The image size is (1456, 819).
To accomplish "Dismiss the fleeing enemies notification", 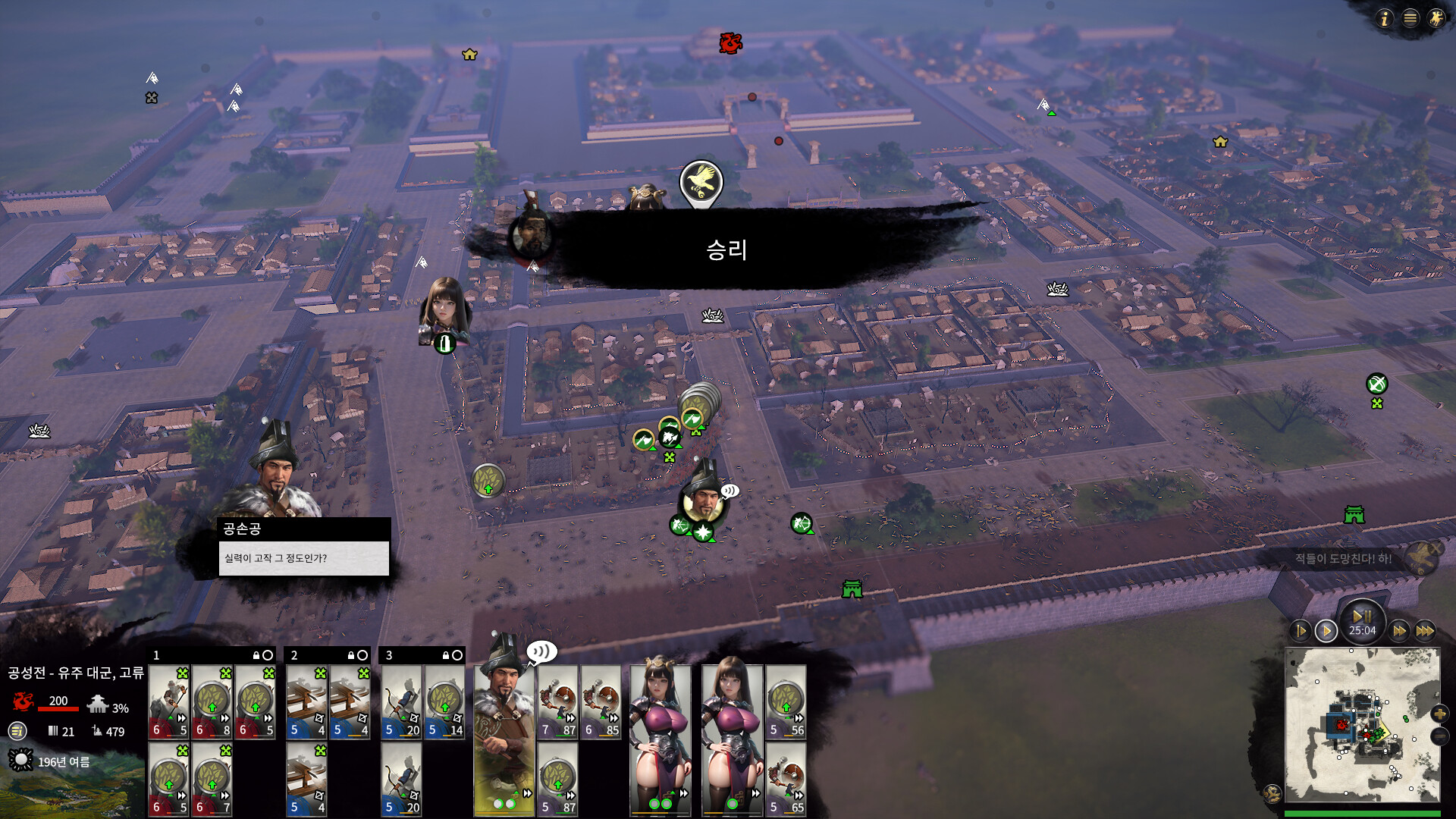I will click(x=1435, y=547).
